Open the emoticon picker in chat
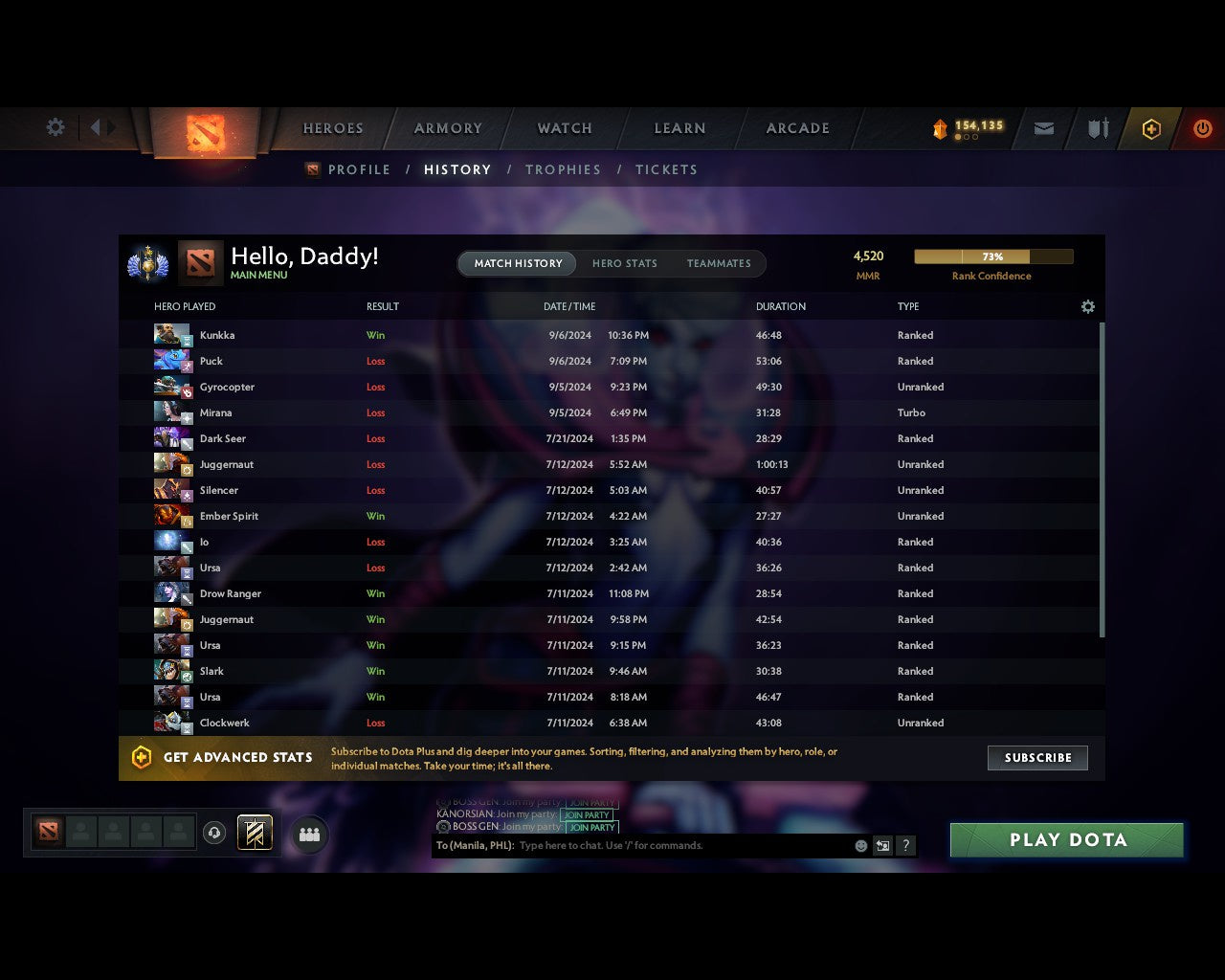The image size is (1225, 980). (x=859, y=845)
